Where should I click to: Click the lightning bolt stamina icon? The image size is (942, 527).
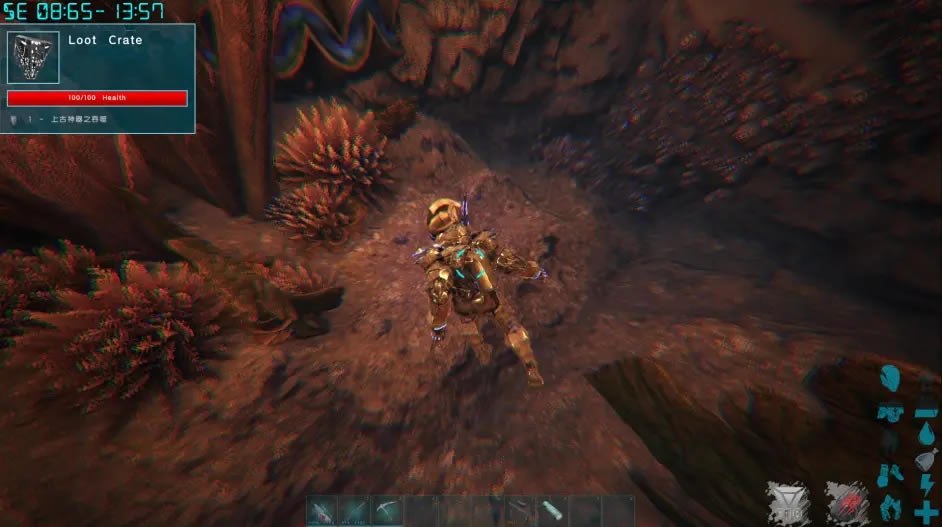point(925,485)
